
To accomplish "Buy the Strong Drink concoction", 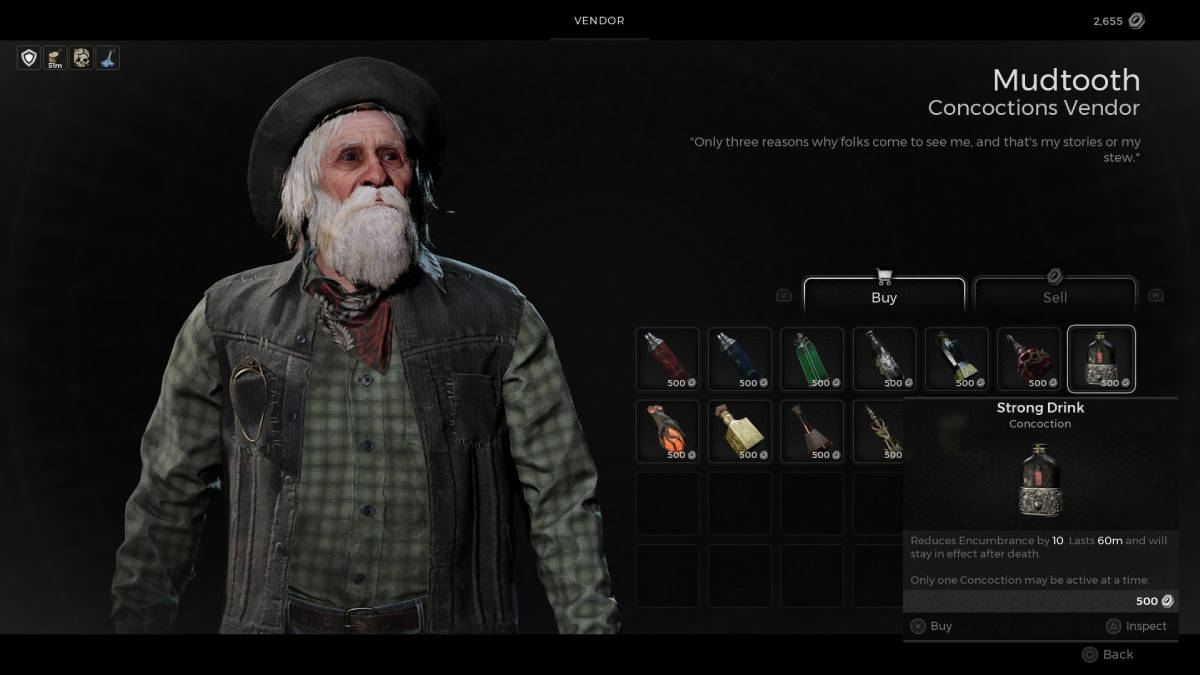I will (x=931, y=626).
